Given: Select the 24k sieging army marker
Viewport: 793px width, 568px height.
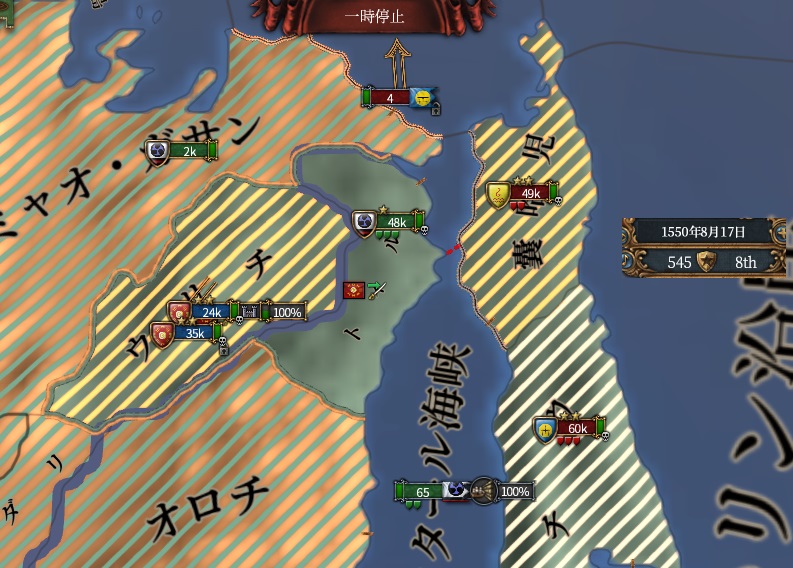Looking at the screenshot, I should click(x=212, y=312).
